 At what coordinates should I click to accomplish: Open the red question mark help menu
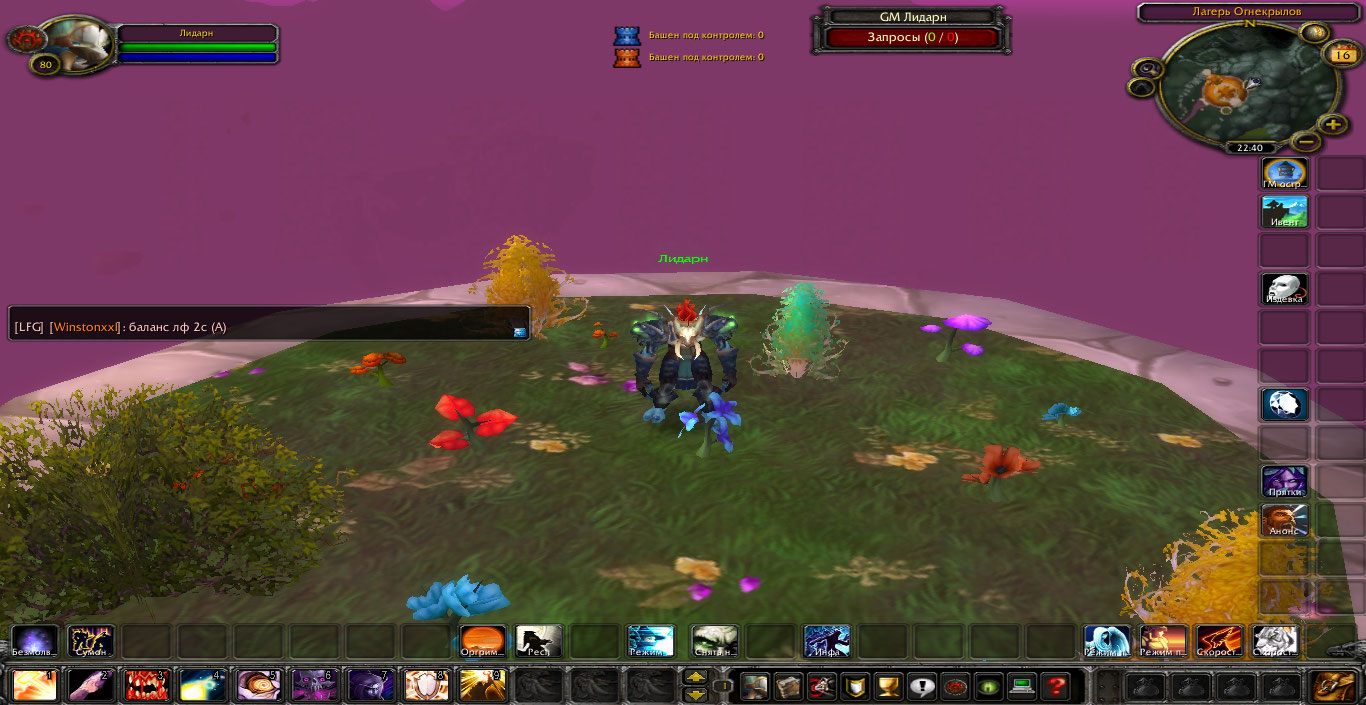1054,687
